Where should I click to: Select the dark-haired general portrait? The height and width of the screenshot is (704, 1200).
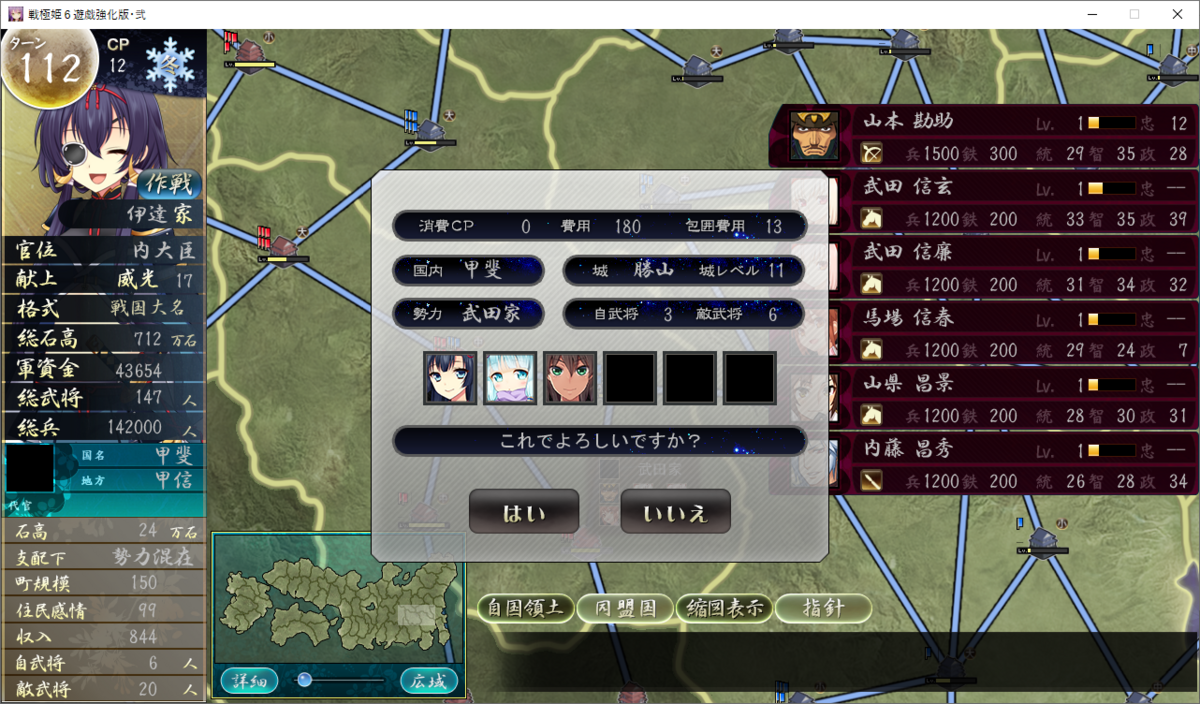tap(450, 378)
